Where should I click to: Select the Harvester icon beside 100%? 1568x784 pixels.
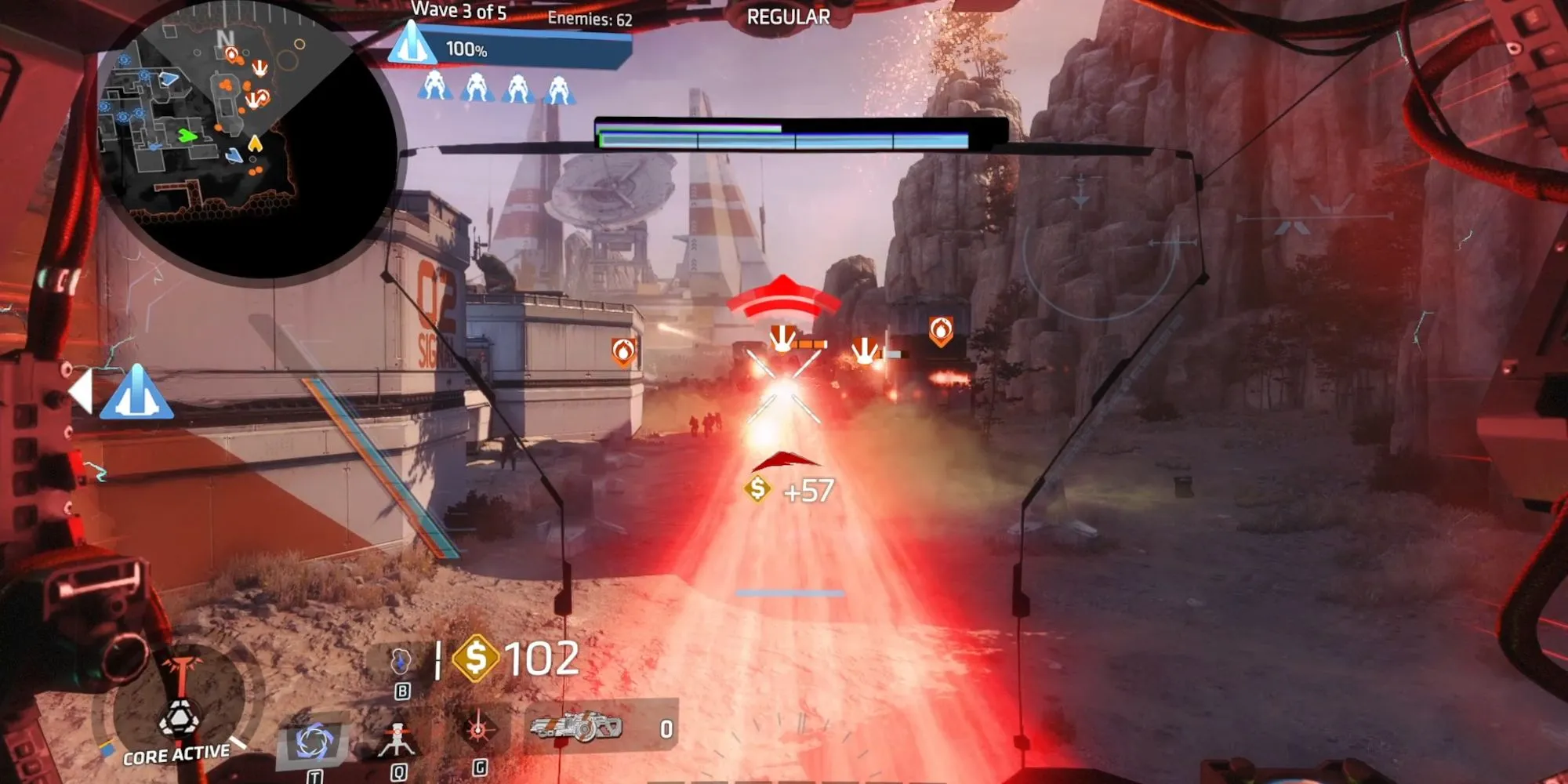click(411, 44)
